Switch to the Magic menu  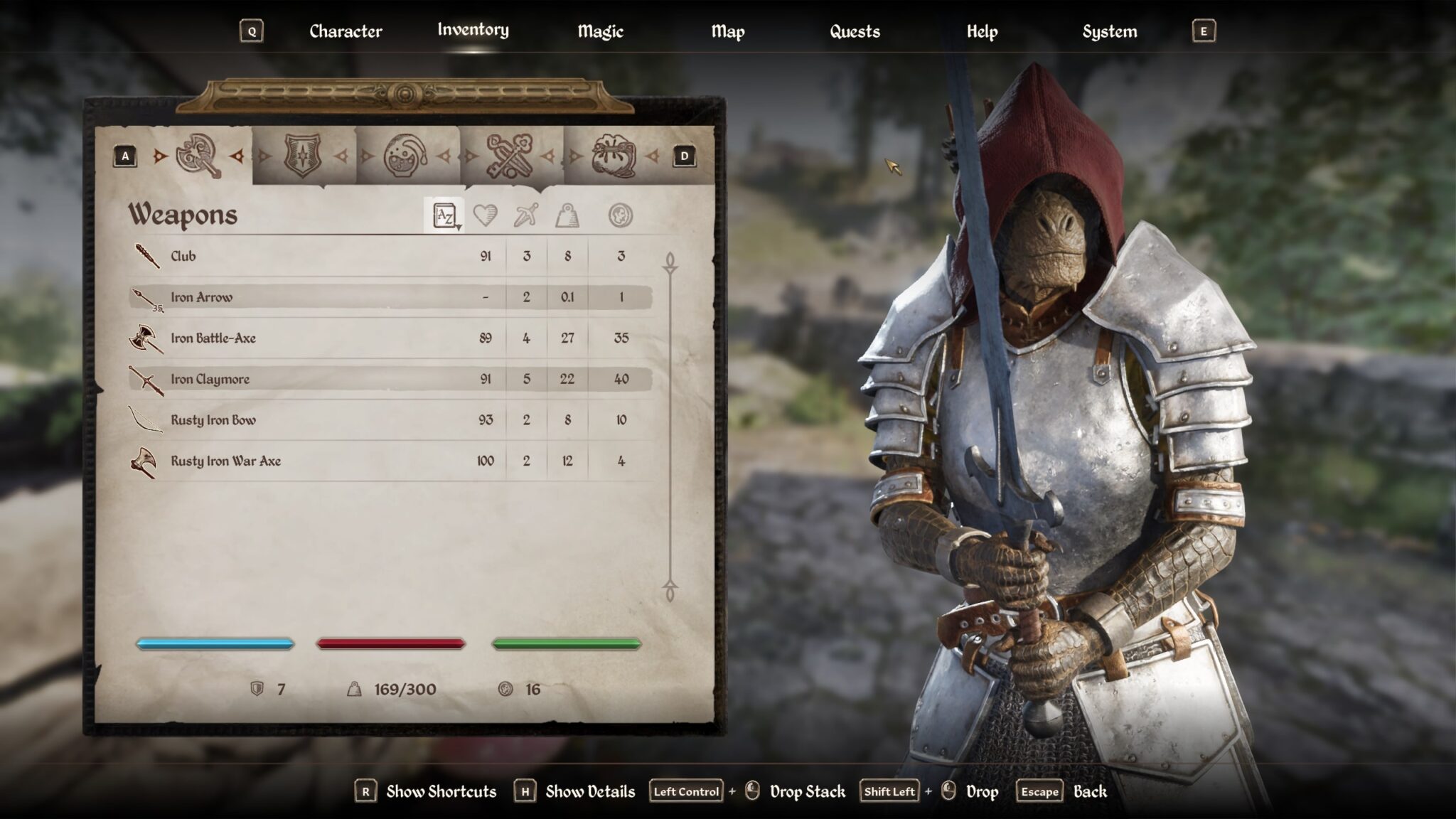599,31
